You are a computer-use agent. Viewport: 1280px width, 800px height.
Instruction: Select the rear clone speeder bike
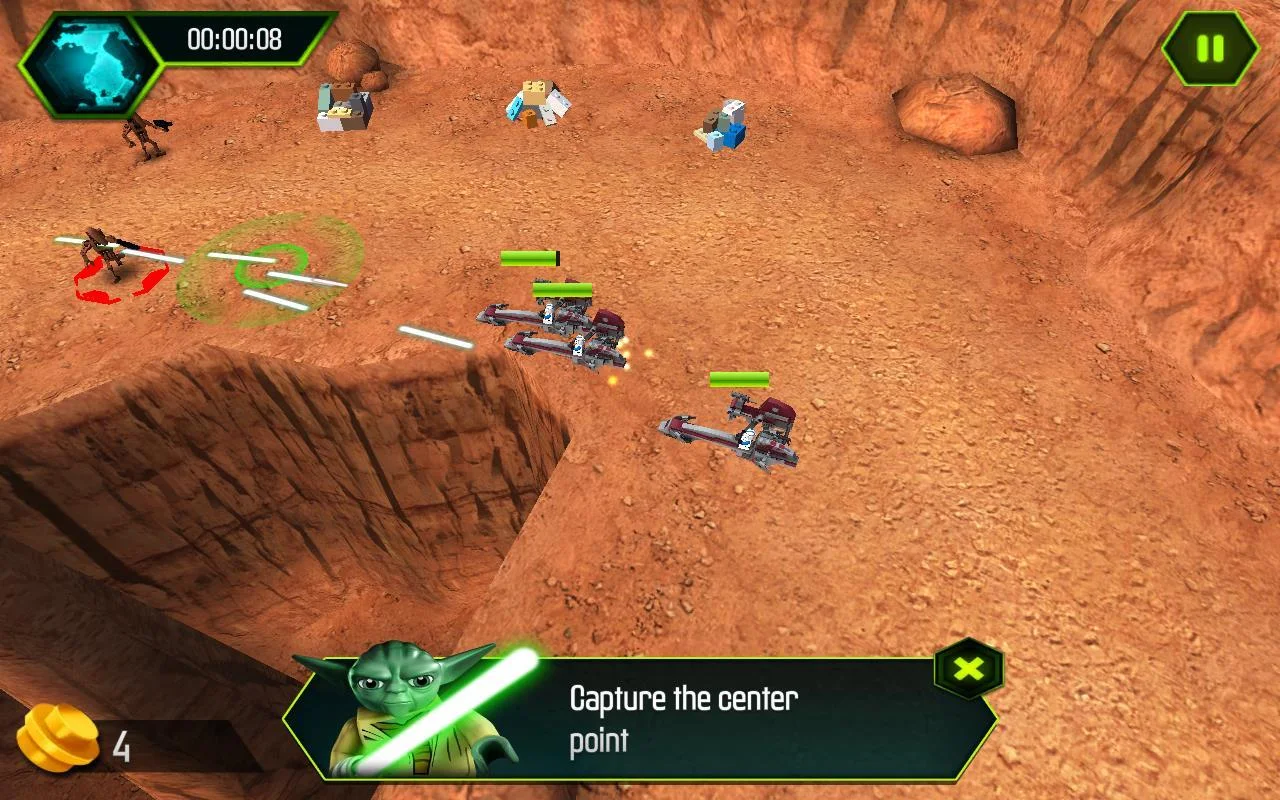[735, 430]
